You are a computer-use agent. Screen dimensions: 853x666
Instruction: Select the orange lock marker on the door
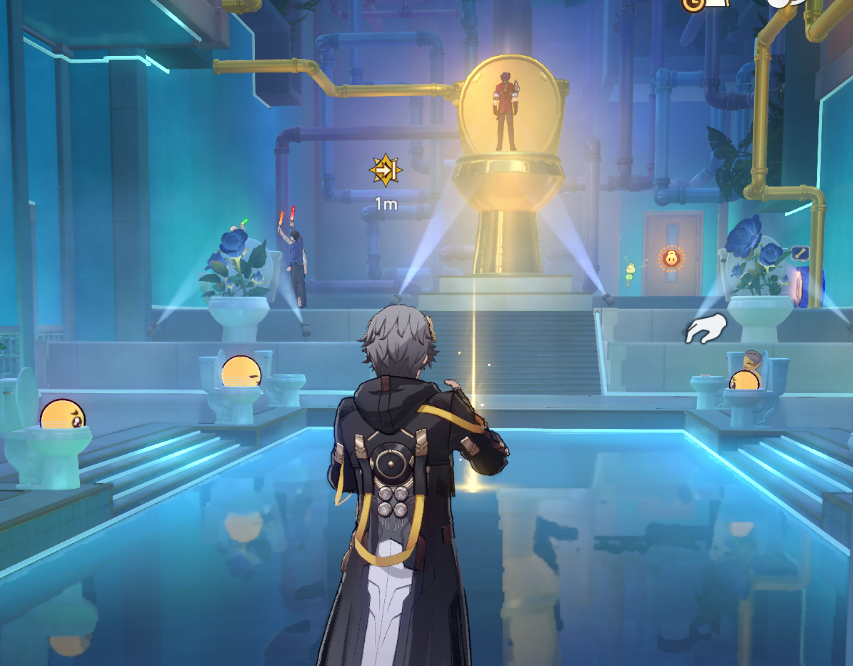(x=669, y=258)
